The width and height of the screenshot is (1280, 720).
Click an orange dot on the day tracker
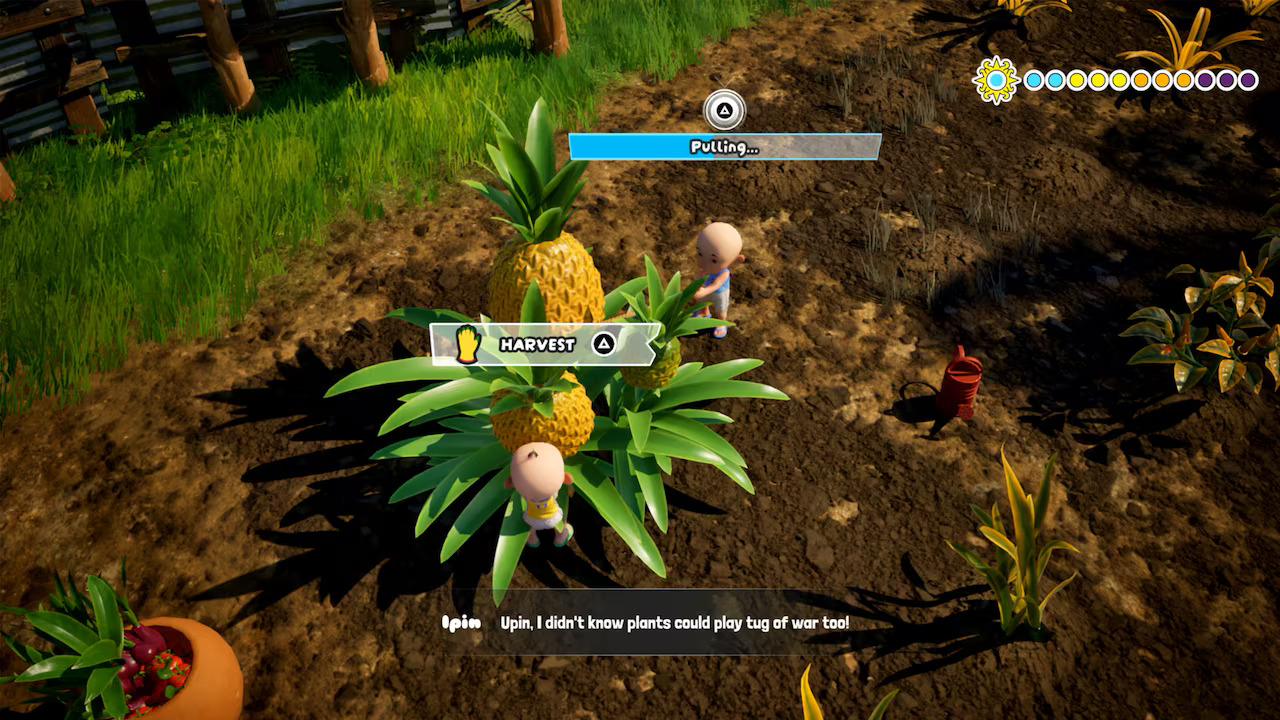[x=1161, y=80]
